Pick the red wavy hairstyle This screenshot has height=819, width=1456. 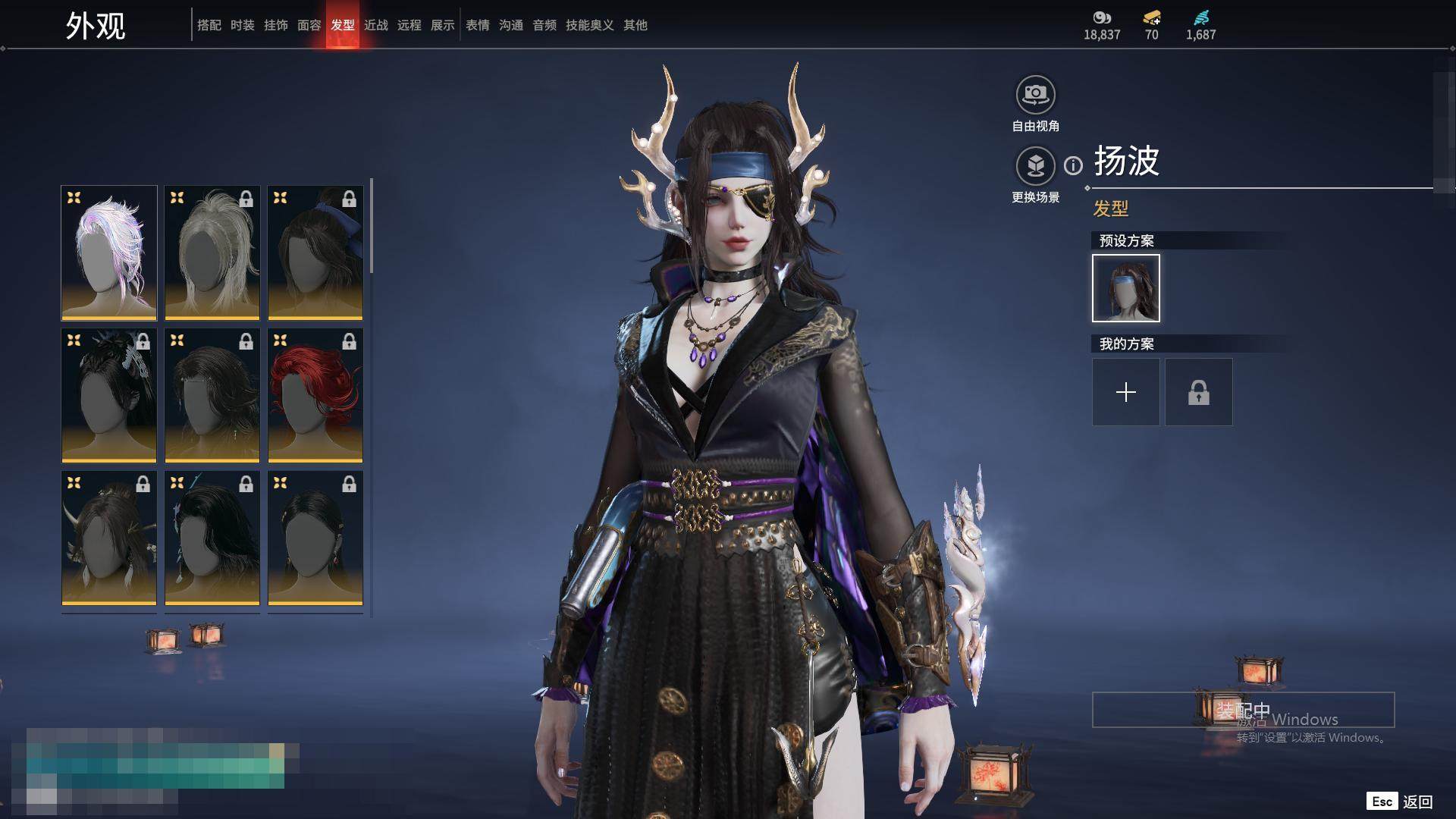pos(315,396)
